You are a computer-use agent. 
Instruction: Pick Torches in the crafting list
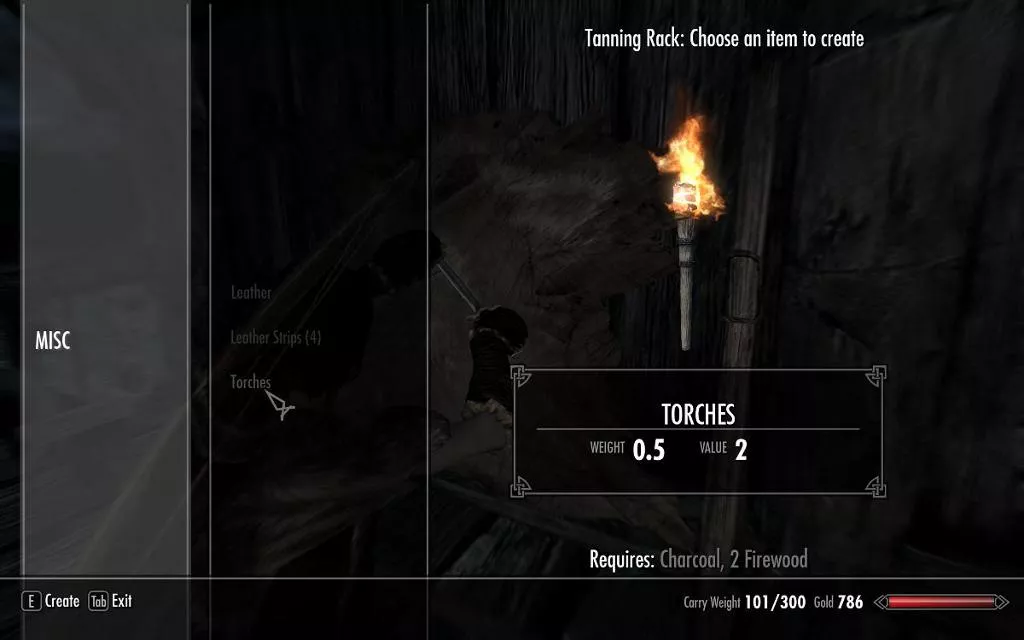[251, 382]
